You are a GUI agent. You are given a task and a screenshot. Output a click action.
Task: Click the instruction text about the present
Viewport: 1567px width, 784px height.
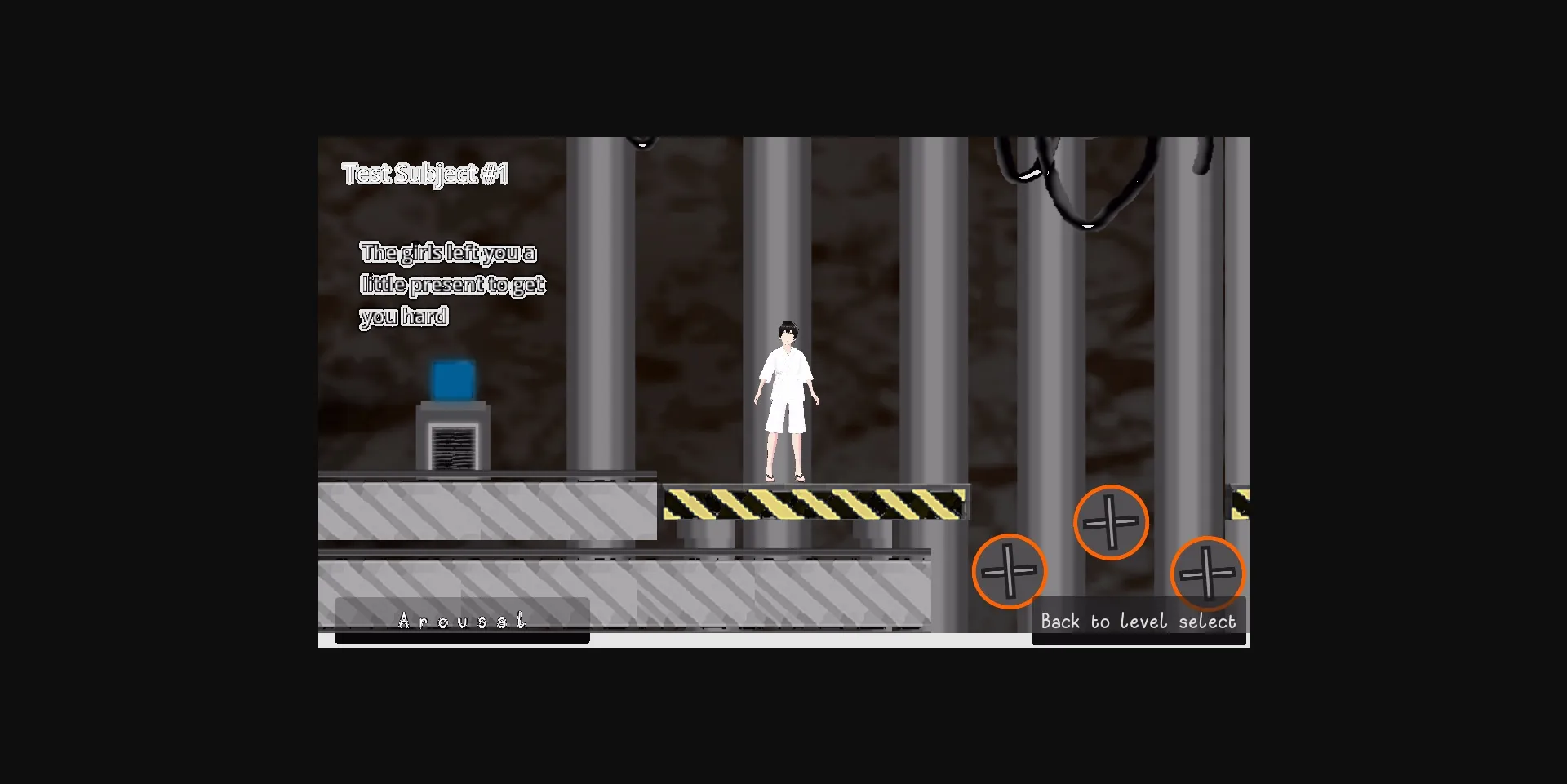(x=454, y=283)
